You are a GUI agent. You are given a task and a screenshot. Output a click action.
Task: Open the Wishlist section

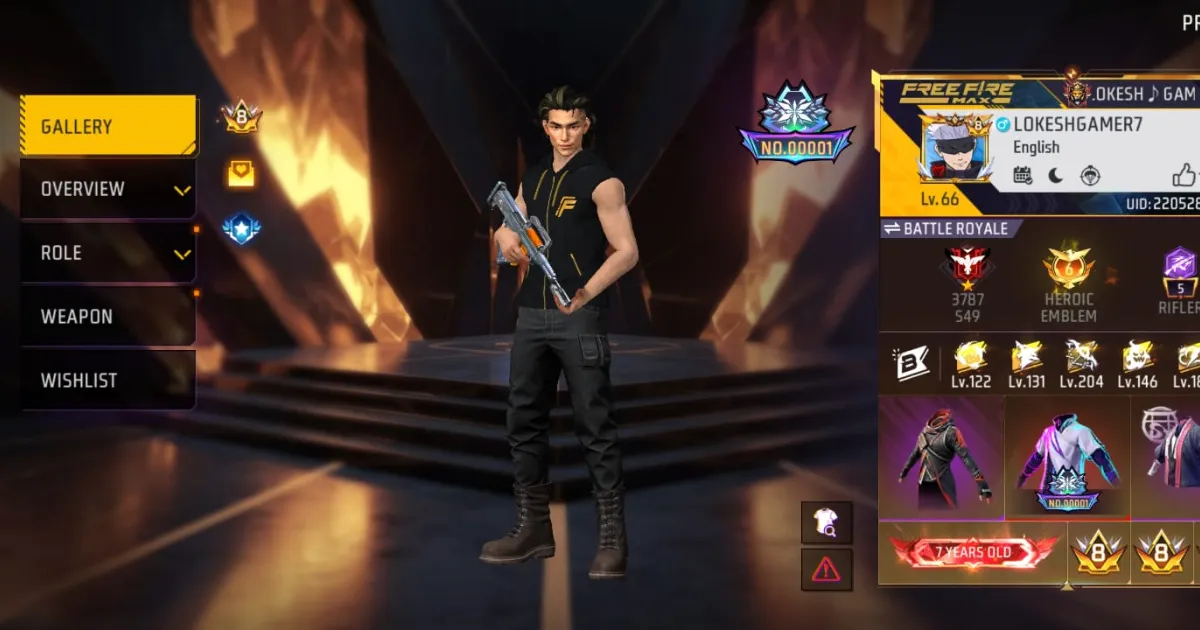point(108,380)
